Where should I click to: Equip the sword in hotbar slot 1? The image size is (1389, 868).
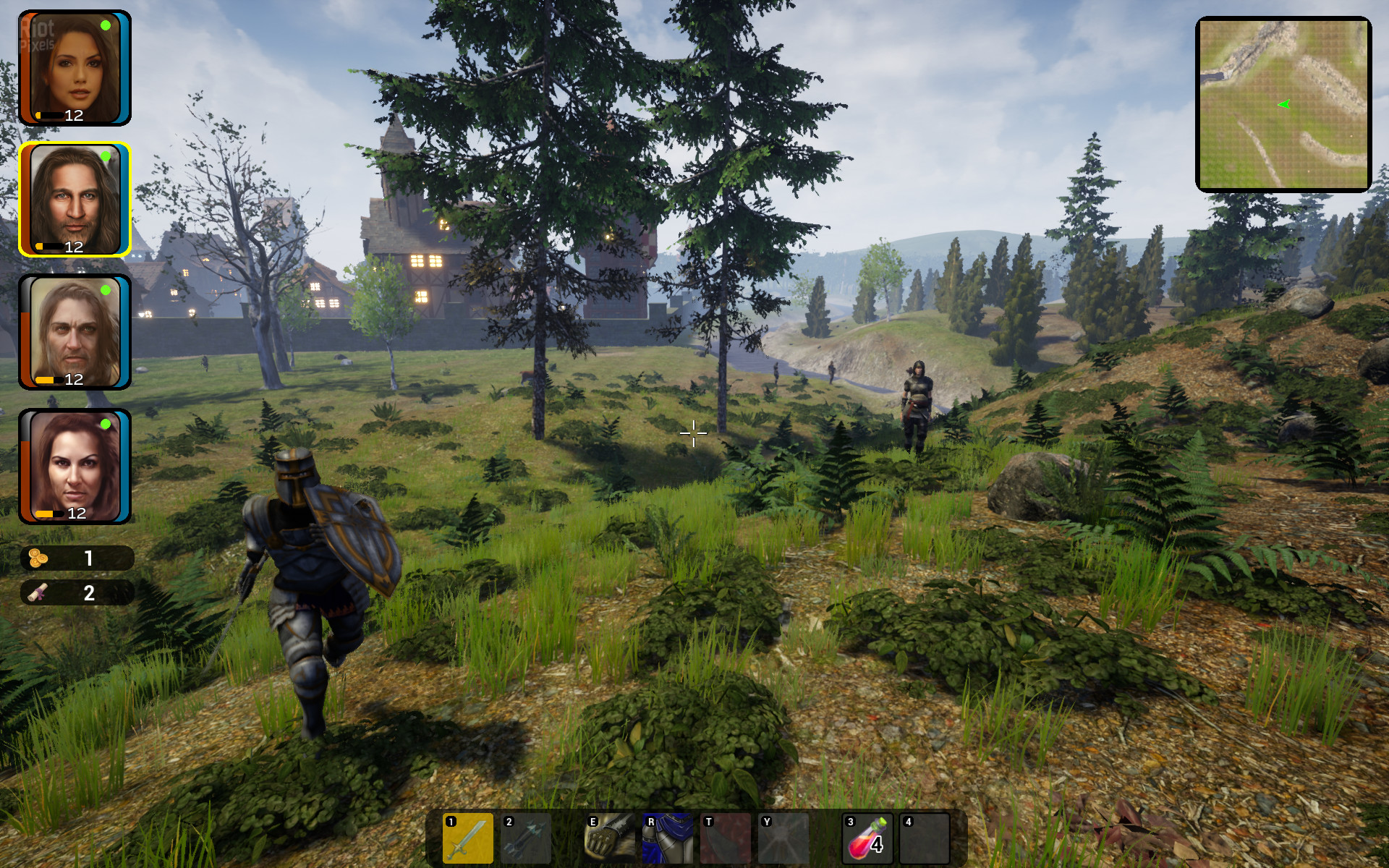(x=468, y=838)
